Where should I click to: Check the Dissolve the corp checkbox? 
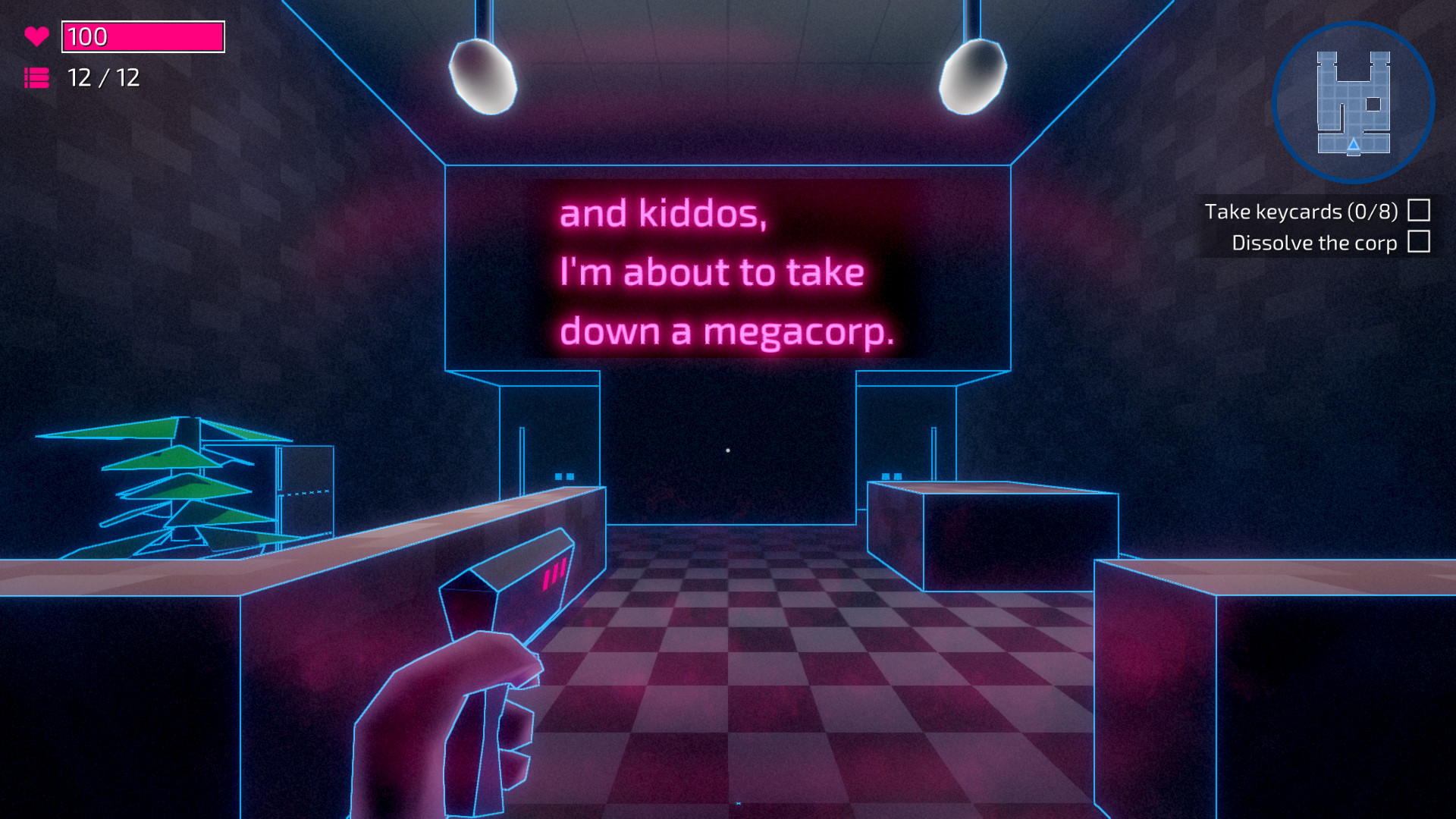coord(1417,243)
